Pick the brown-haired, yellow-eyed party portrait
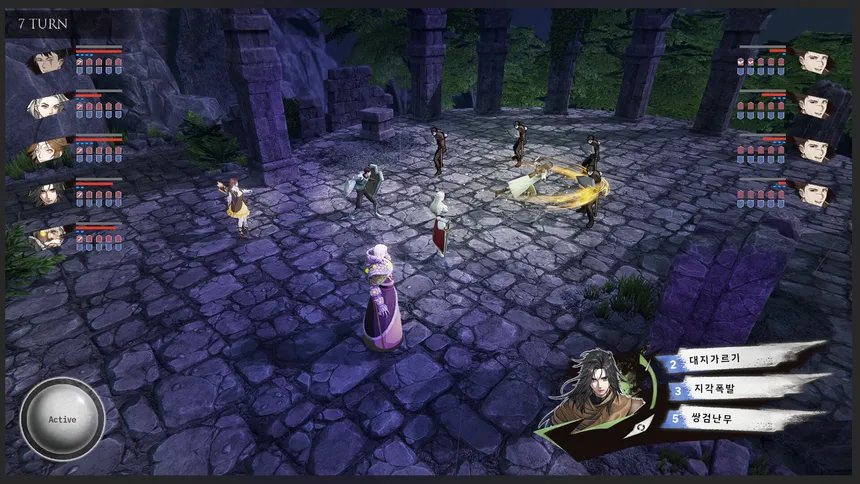The height and width of the screenshot is (484, 860). point(46,149)
